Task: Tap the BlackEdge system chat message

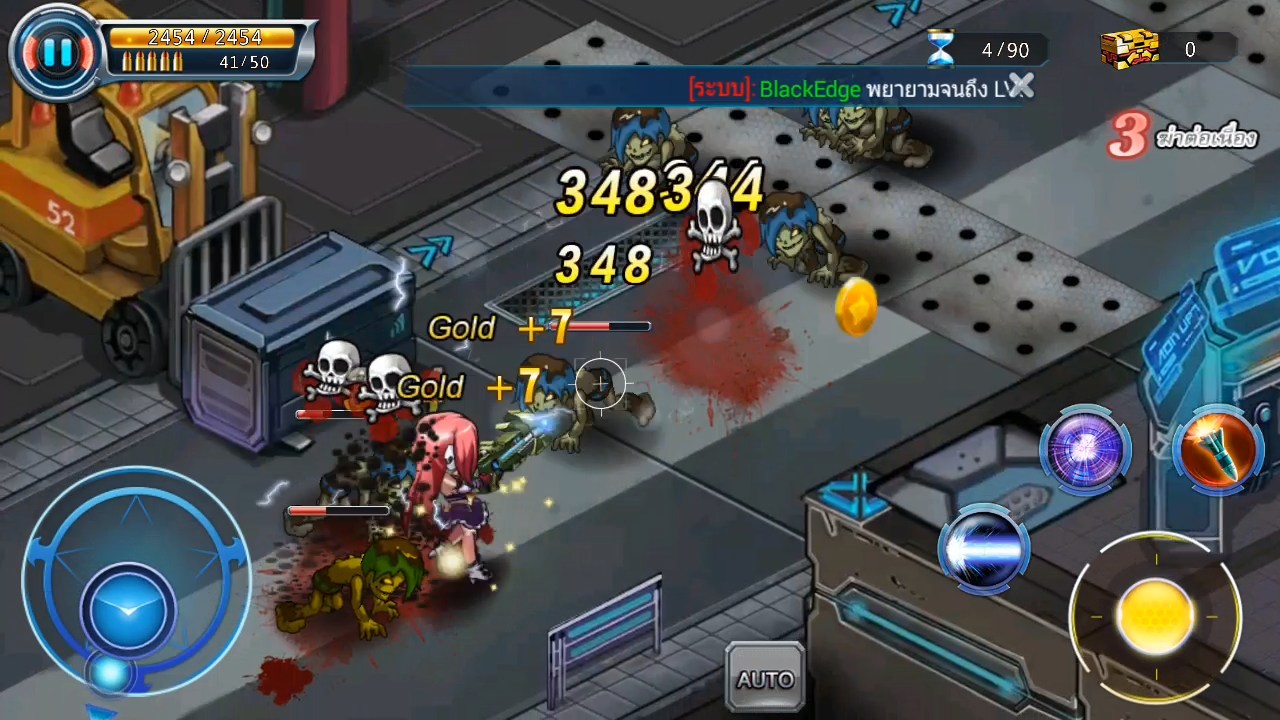Action: tap(850, 89)
